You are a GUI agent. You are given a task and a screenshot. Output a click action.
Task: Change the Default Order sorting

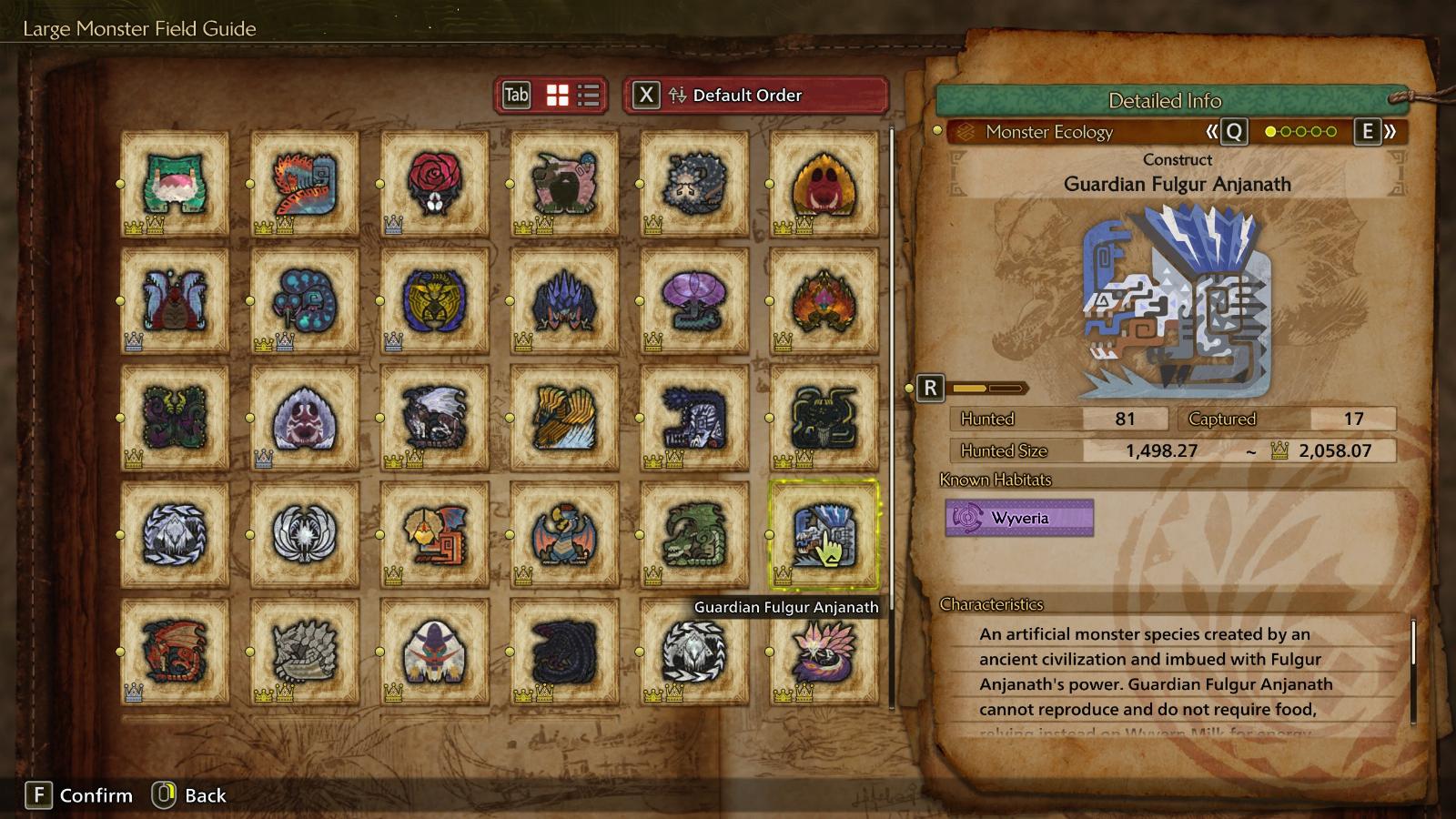click(x=755, y=96)
